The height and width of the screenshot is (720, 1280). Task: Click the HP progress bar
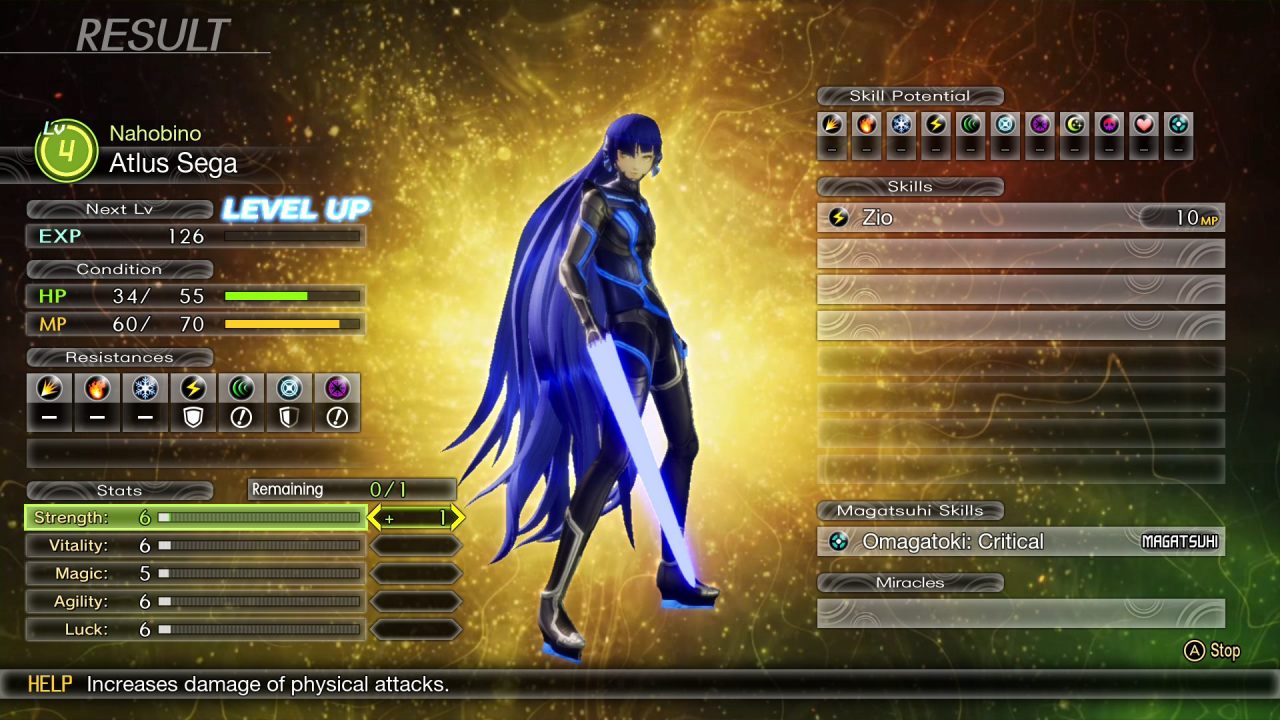[x=290, y=295]
